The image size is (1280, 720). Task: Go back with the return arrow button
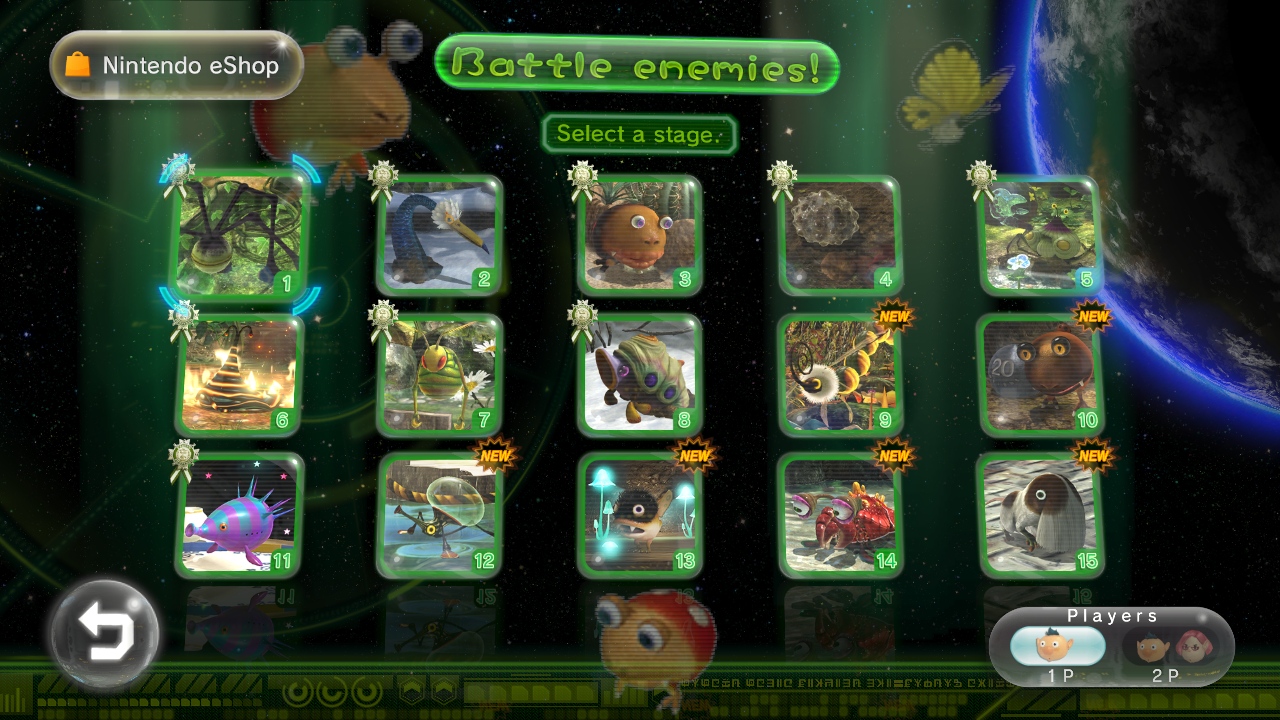click(x=105, y=633)
